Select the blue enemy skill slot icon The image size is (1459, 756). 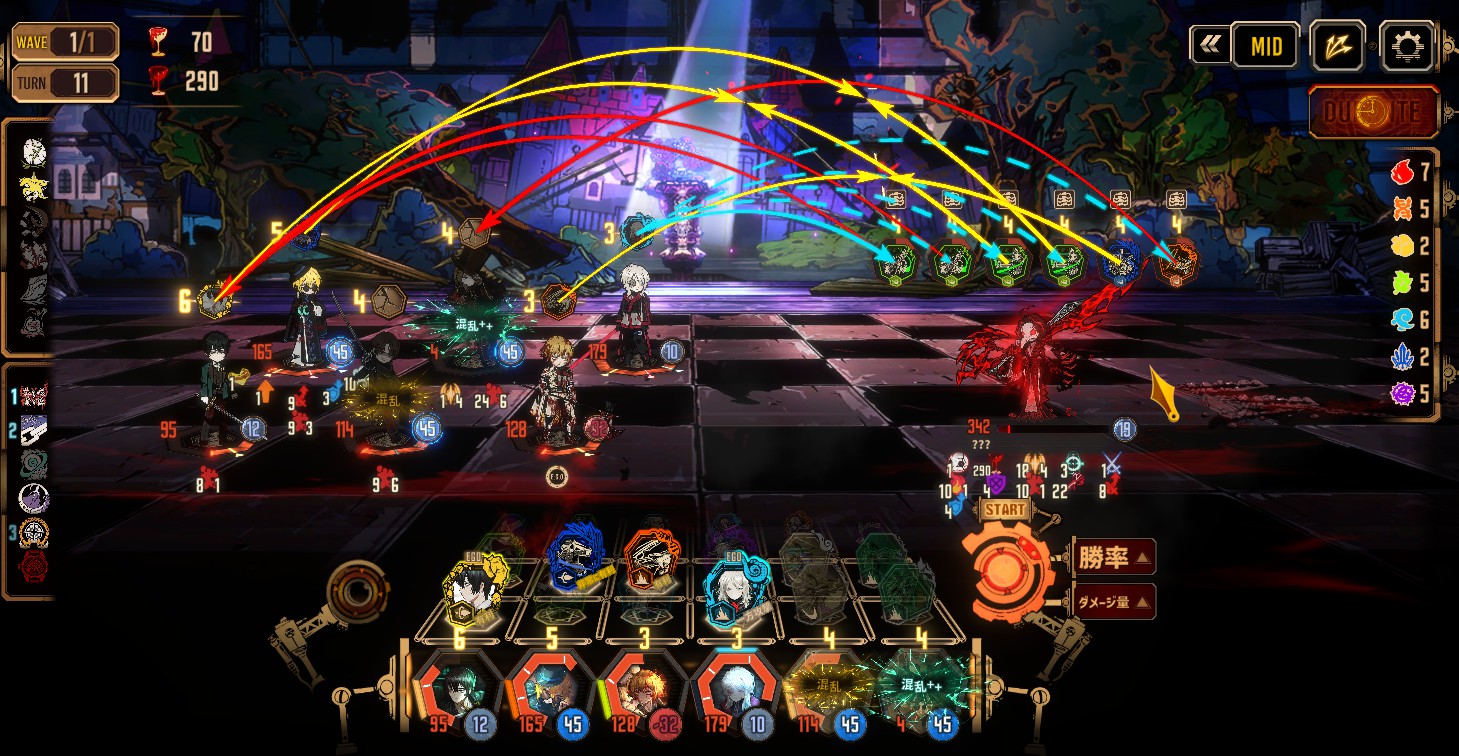click(x=1117, y=264)
